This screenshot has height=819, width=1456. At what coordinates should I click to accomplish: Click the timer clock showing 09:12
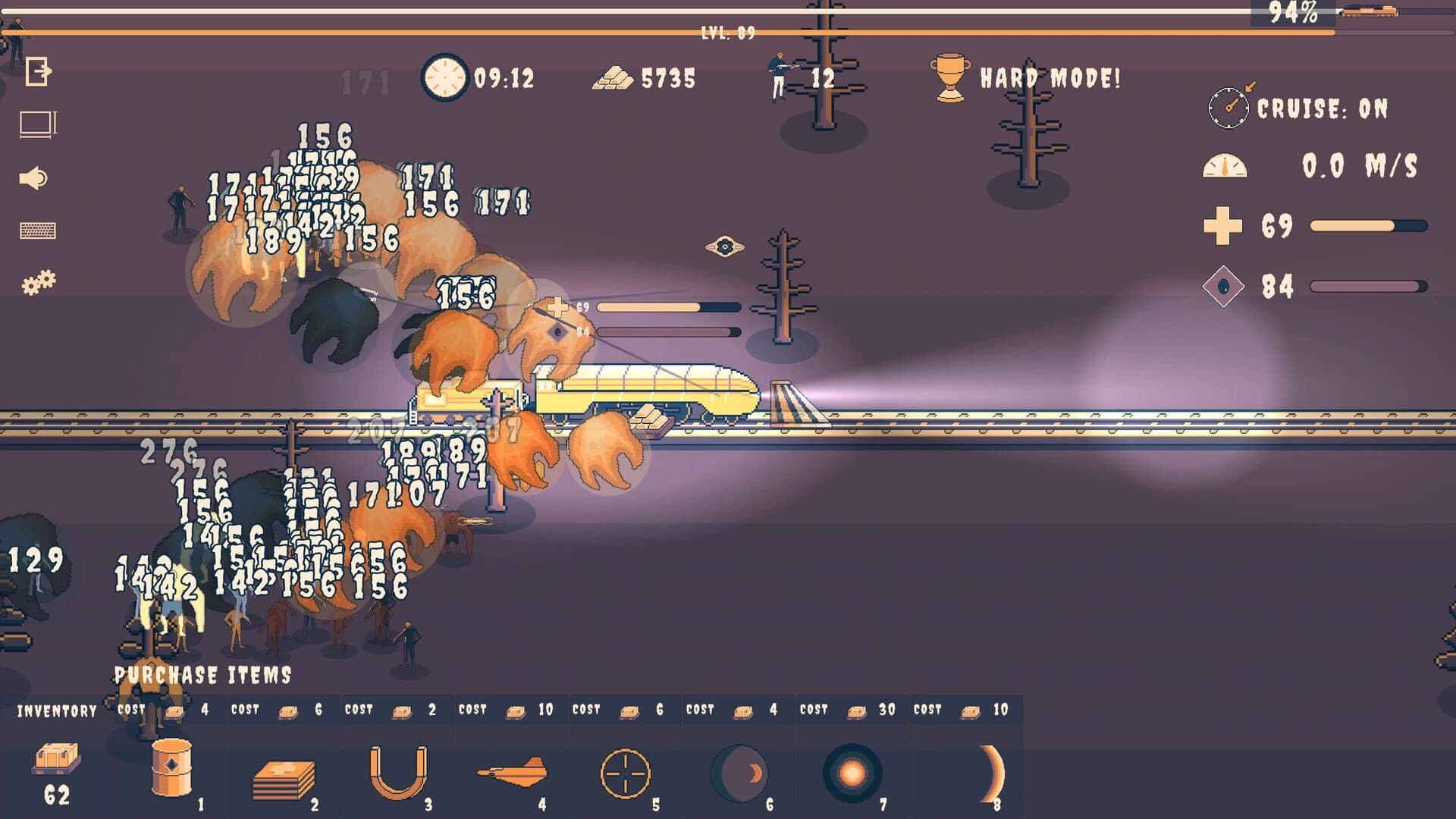pyautogui.click(x=446, y=77)
